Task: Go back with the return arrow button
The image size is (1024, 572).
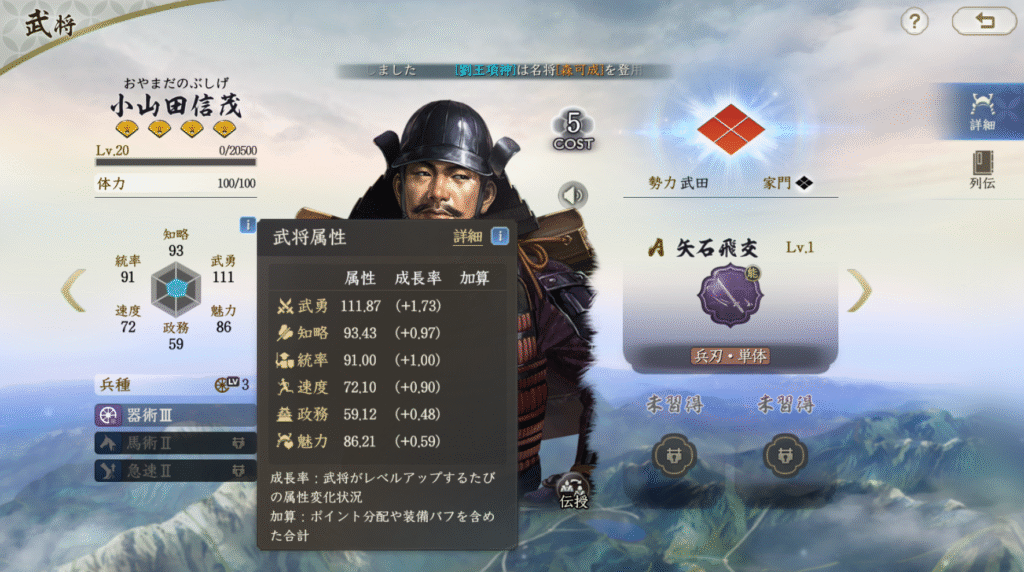Action: (x=983, y=21)
